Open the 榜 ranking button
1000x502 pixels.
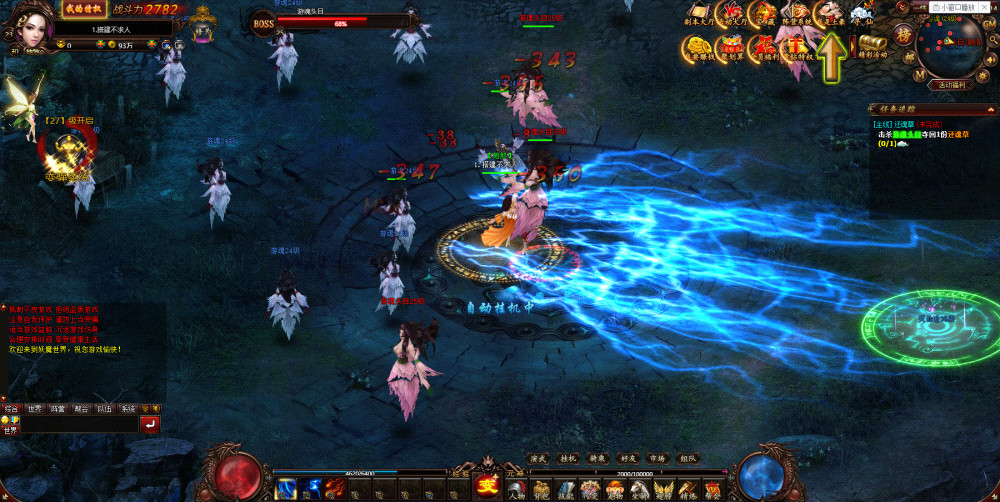click(x=905, y=34)
